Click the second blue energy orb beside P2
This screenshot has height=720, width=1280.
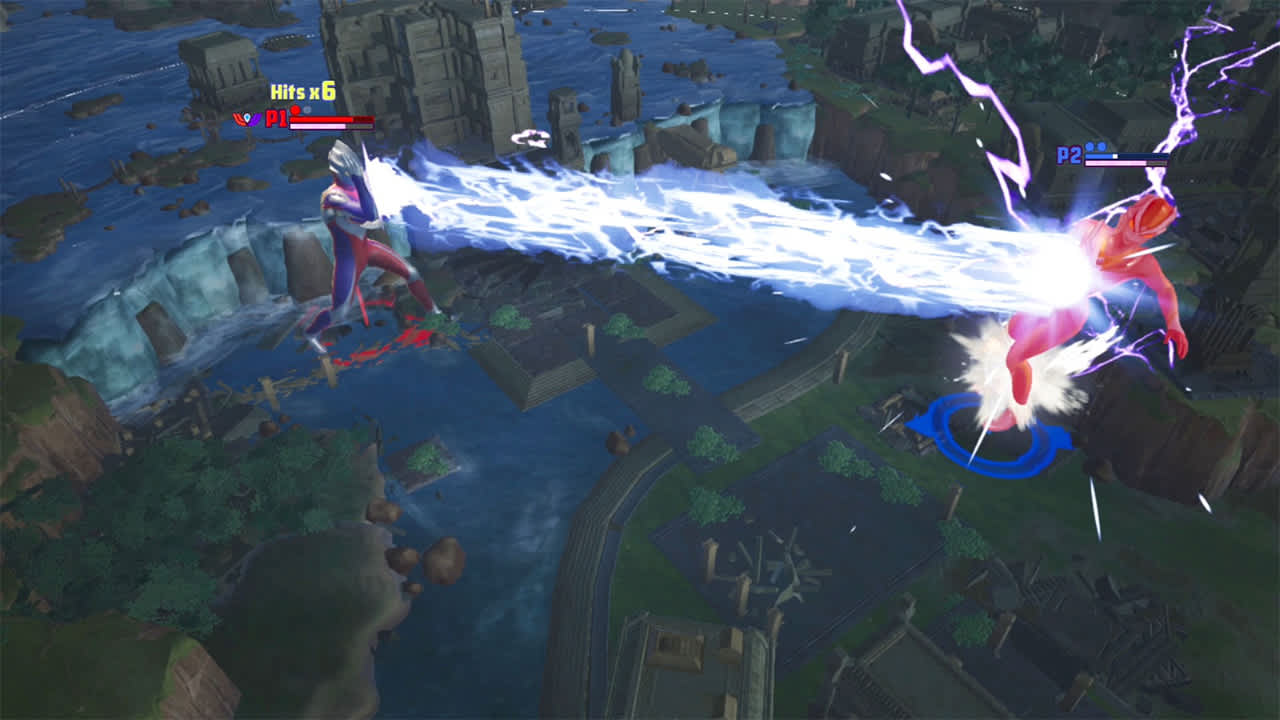(1101, 145)
